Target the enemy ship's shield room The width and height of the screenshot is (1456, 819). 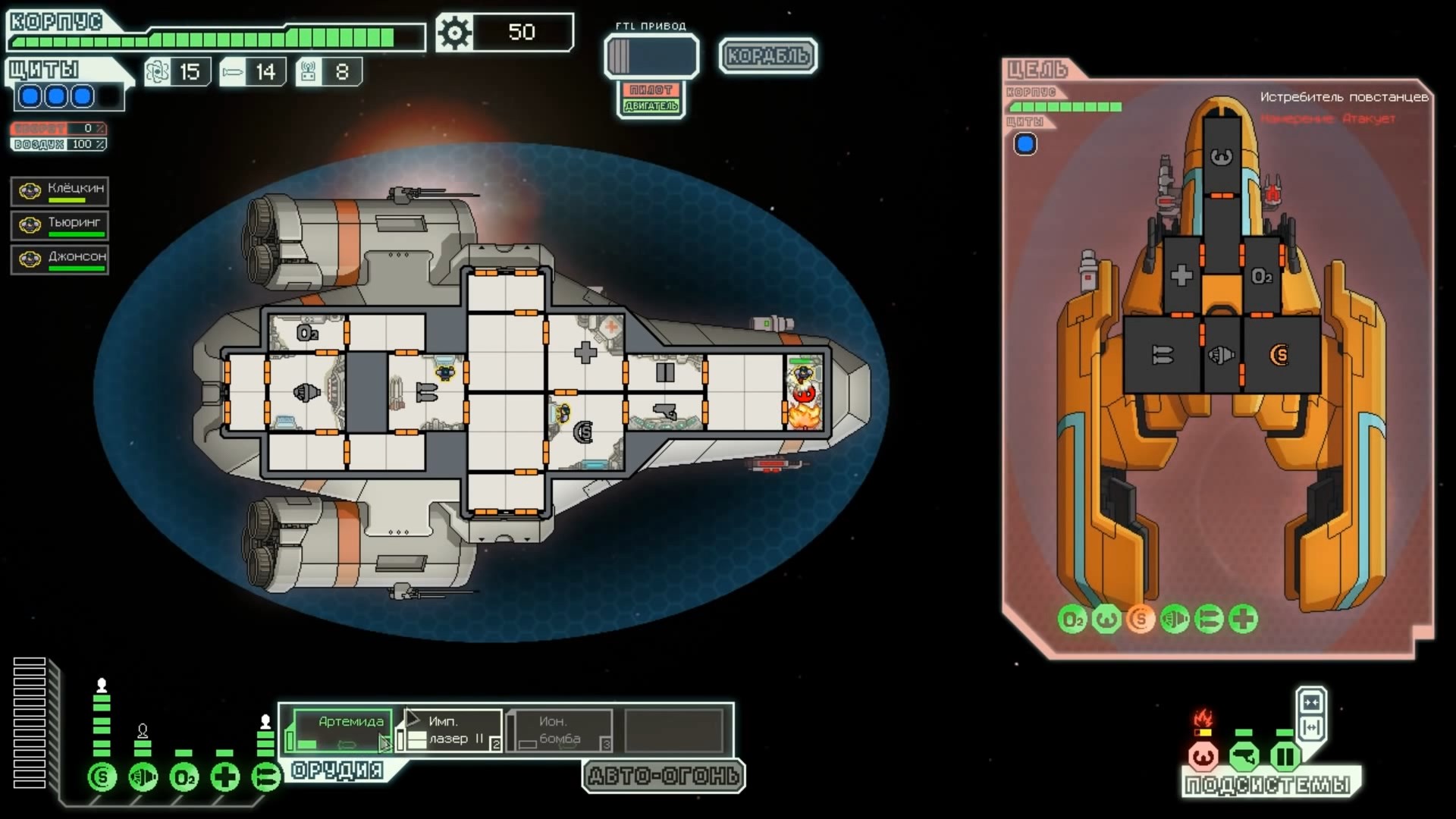(x=1280, y=354)
